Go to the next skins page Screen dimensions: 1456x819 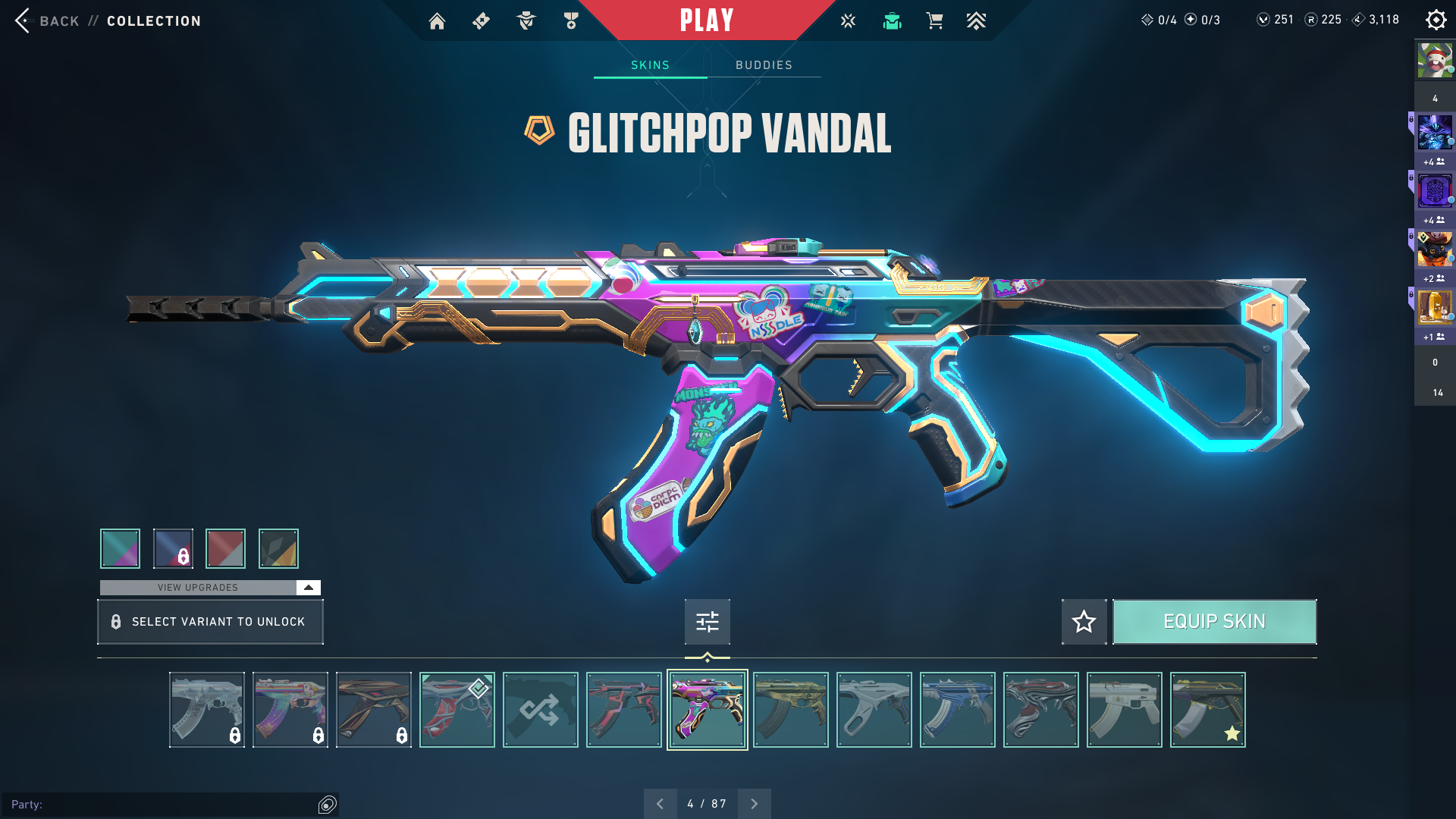click(x=754, y=804)
